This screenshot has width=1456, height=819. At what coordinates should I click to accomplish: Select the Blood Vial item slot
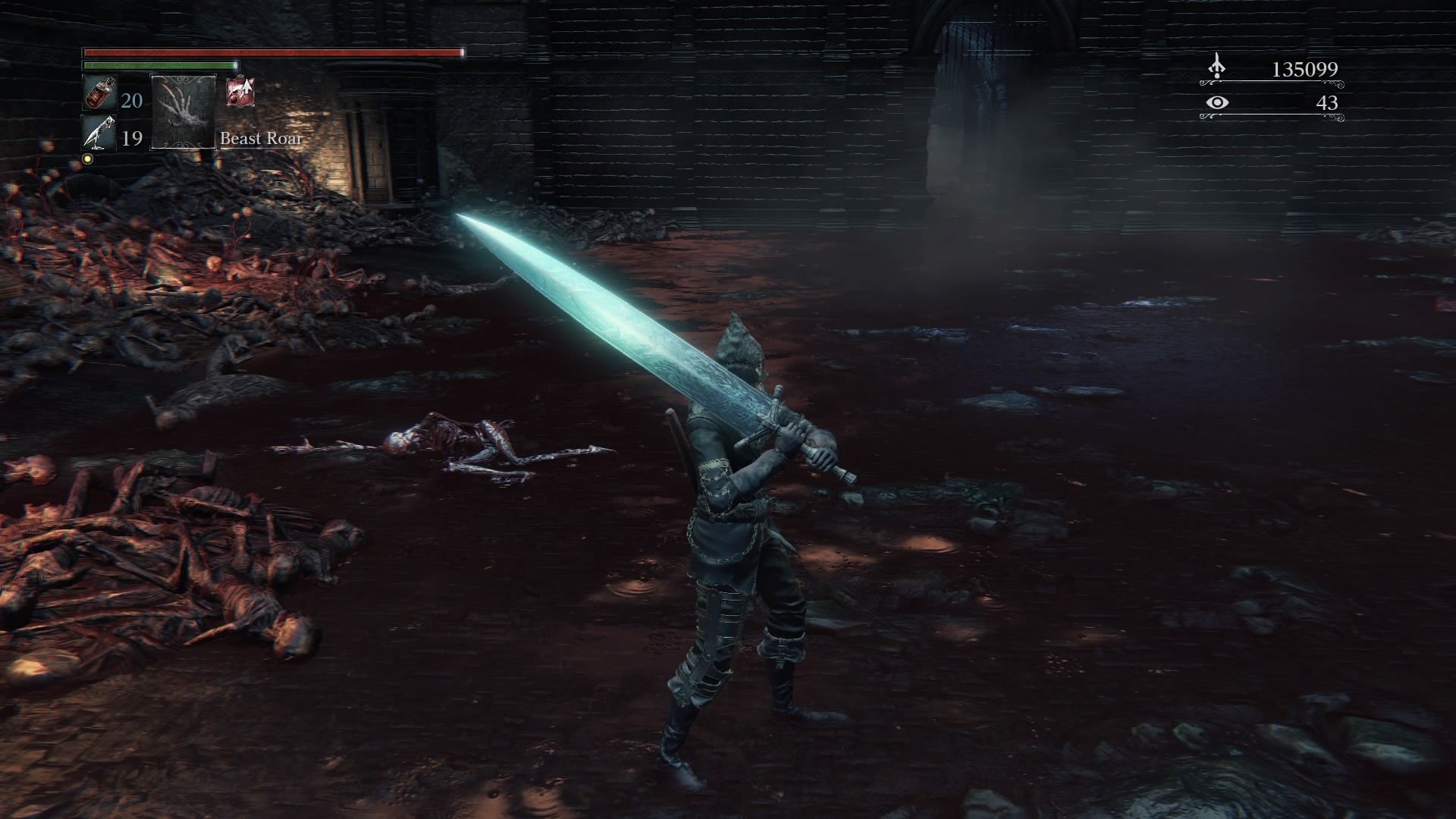pyautogui.click(x=99, y=94)
